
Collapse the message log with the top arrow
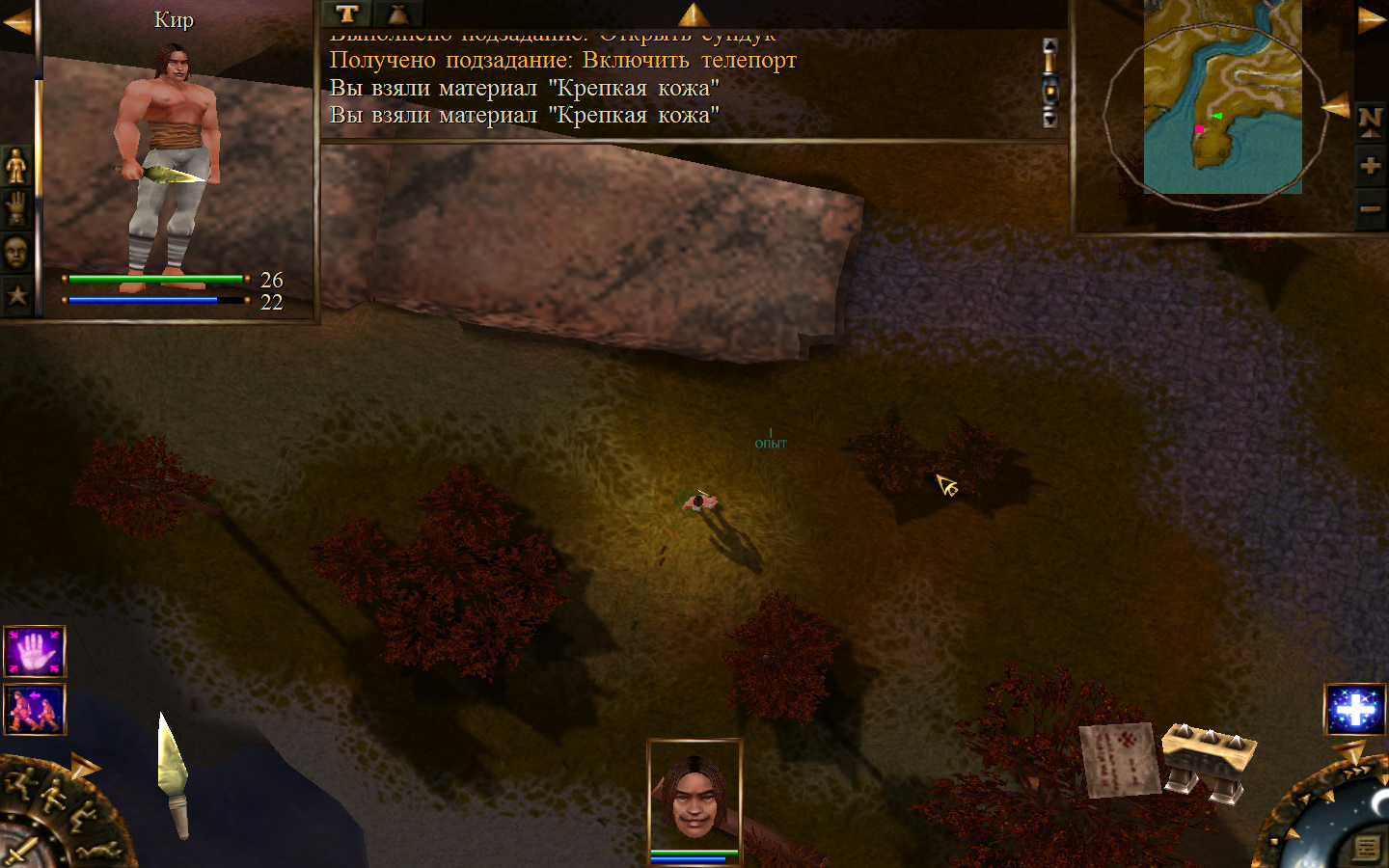coord(694,14)
